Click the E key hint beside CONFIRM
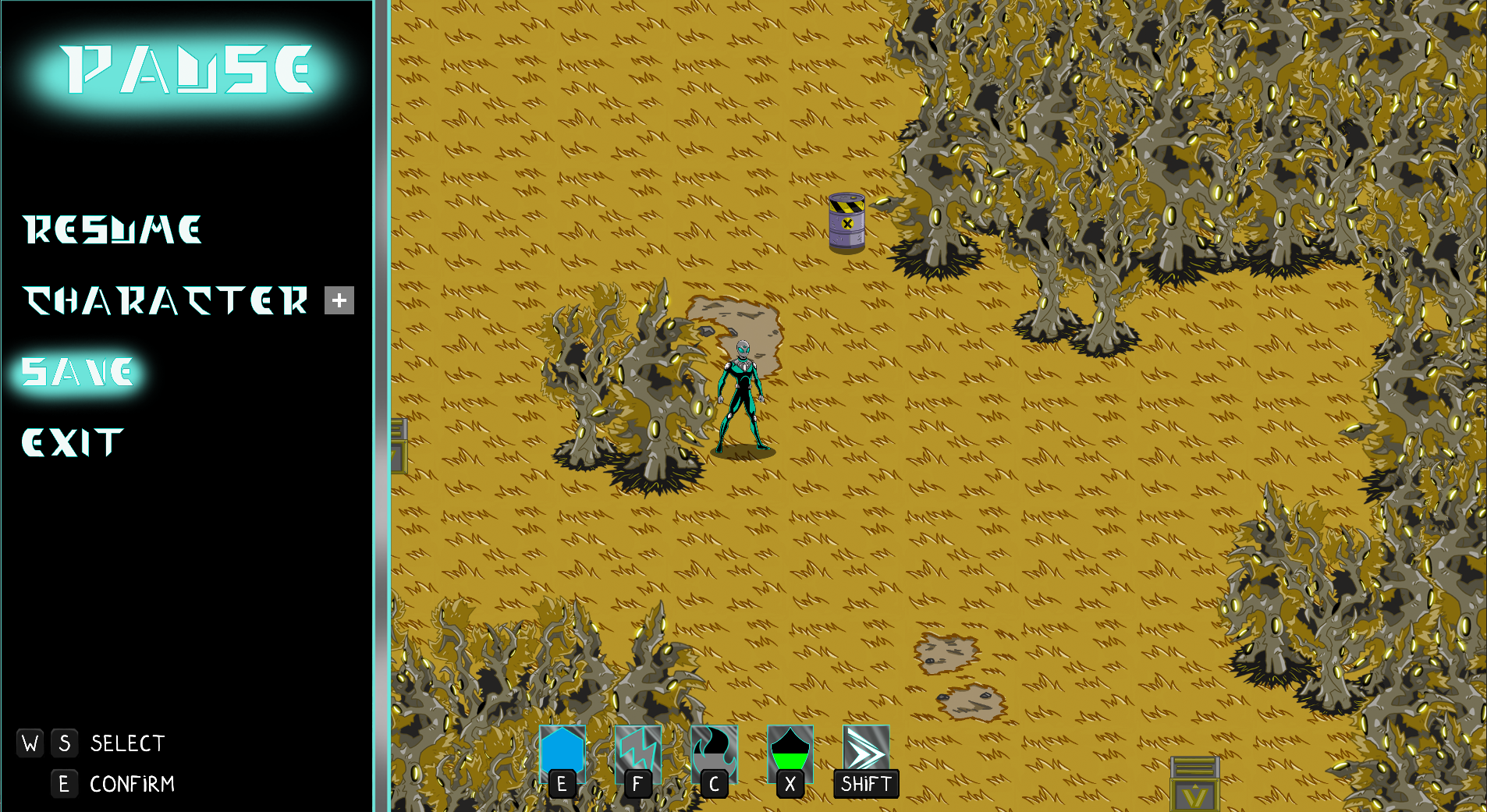Image resolution: width=1487 pixels, height=812 pixels. 65,784
